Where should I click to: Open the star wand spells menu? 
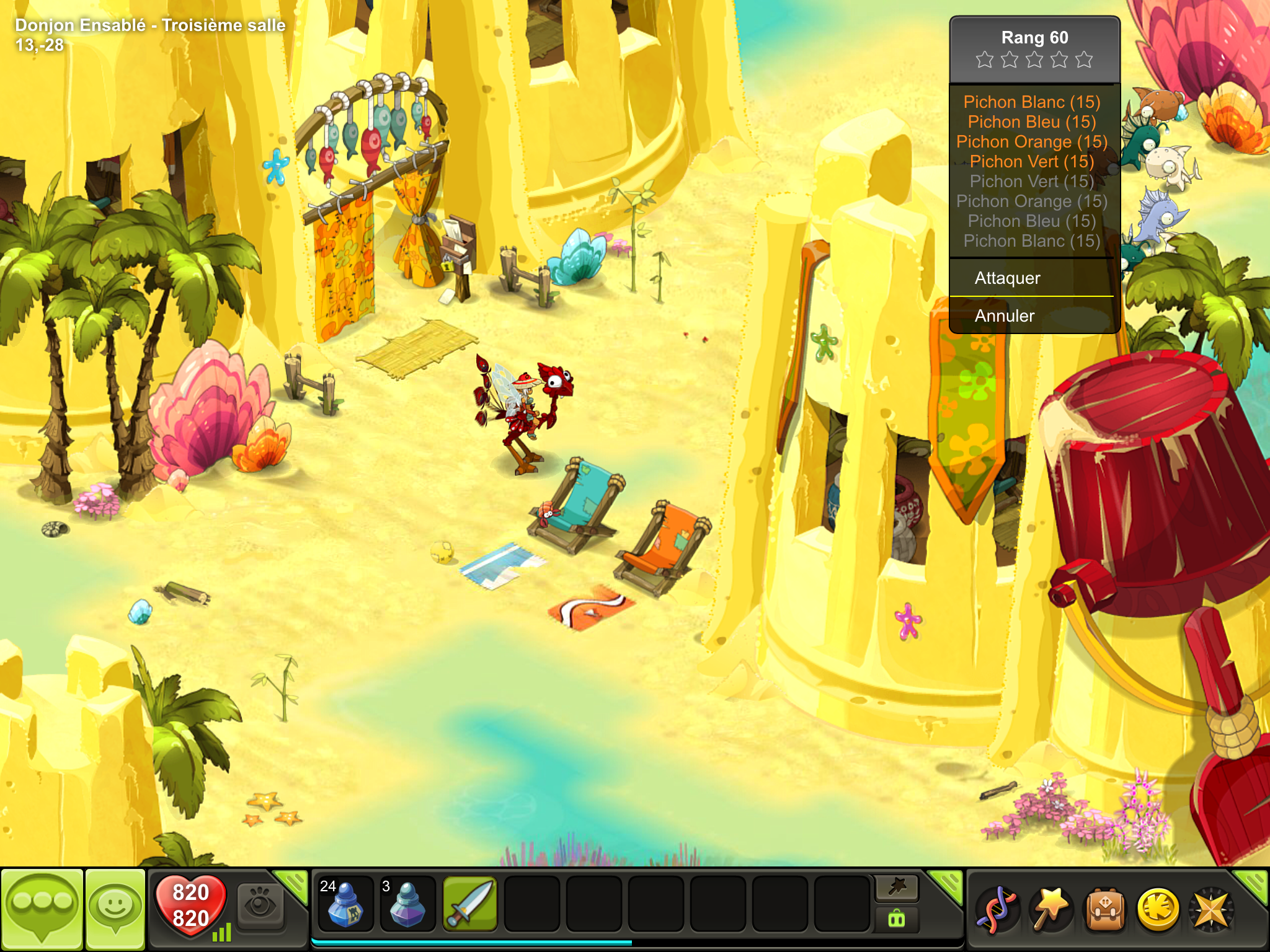coord(1050,910)
